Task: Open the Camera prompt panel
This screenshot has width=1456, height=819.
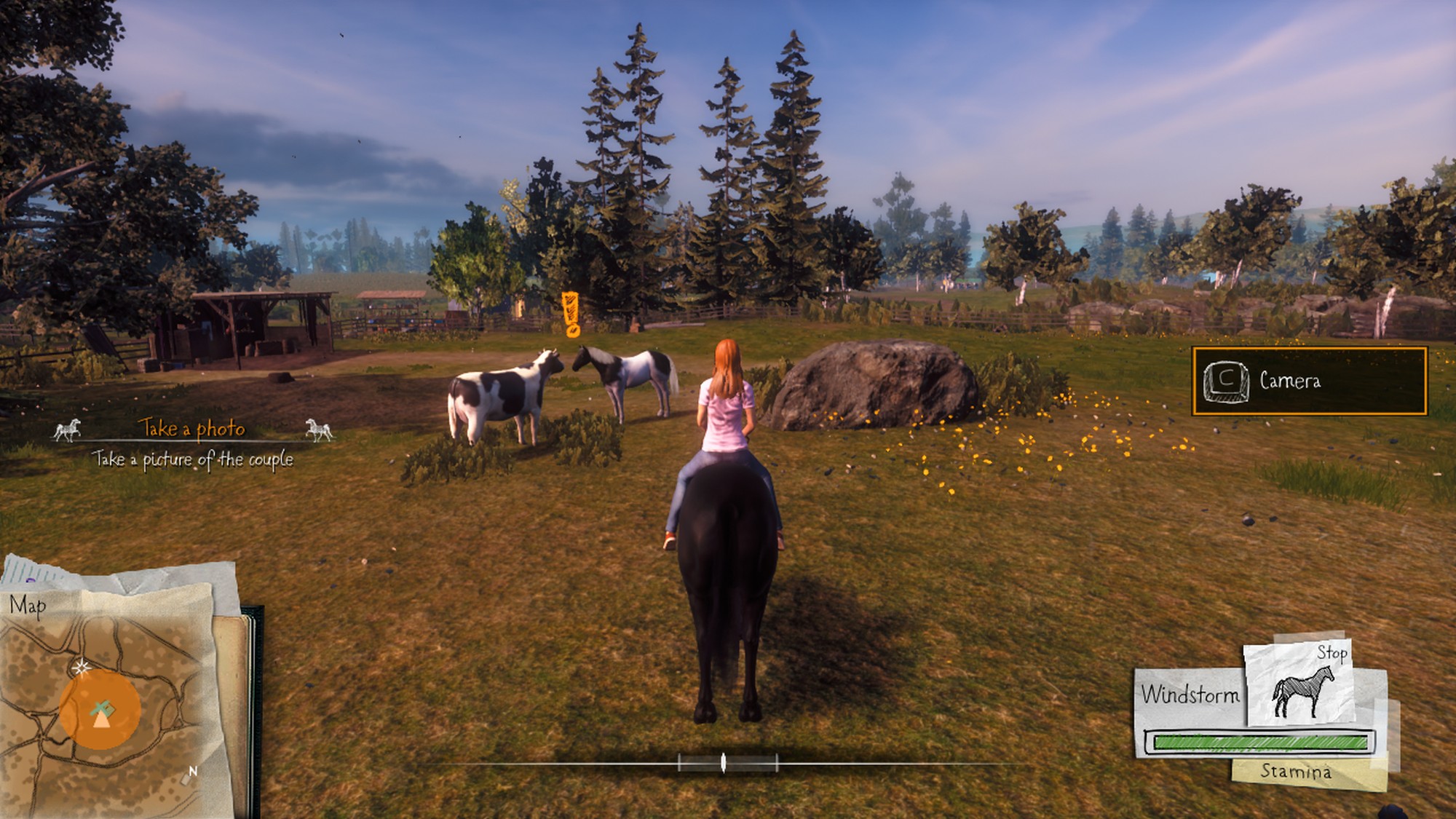Action: [x=1309, y=381]
